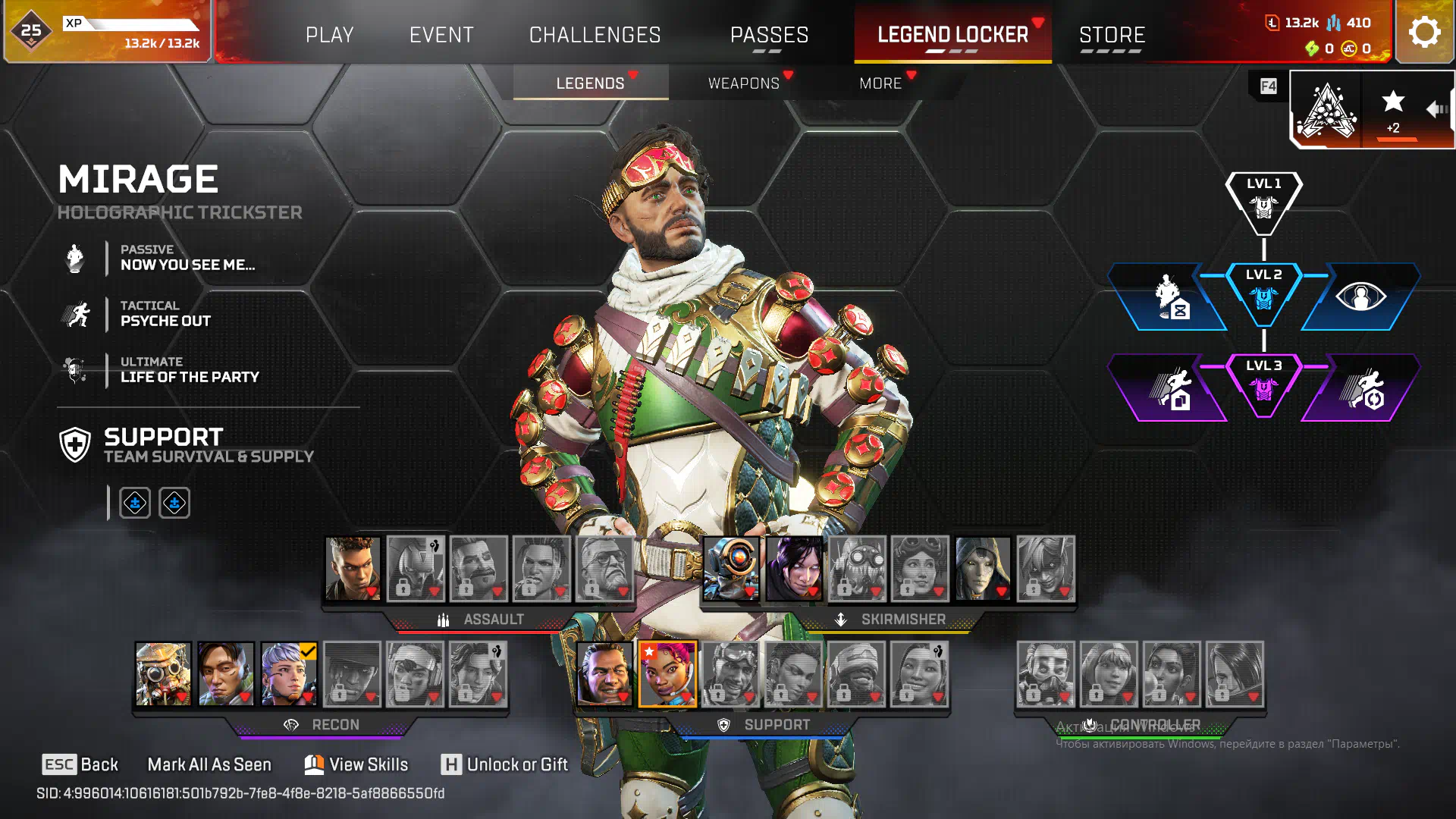Choose Mark All As Seen
1456x819 pixels.
[209, 764]
